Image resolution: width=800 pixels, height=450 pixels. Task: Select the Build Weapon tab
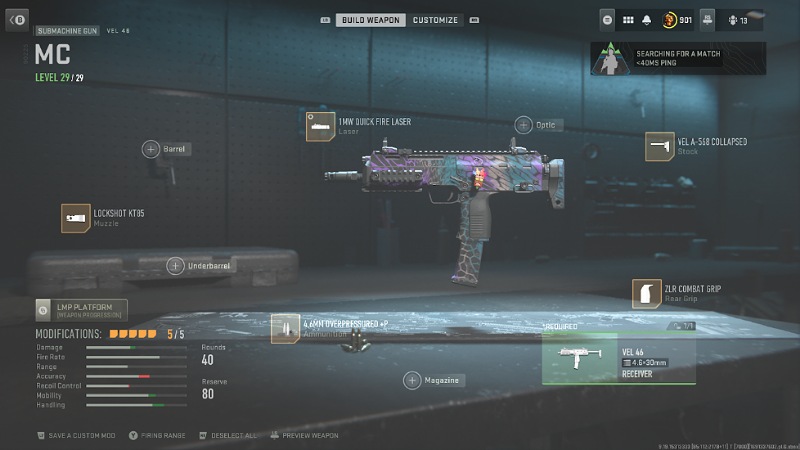point(369,20)
